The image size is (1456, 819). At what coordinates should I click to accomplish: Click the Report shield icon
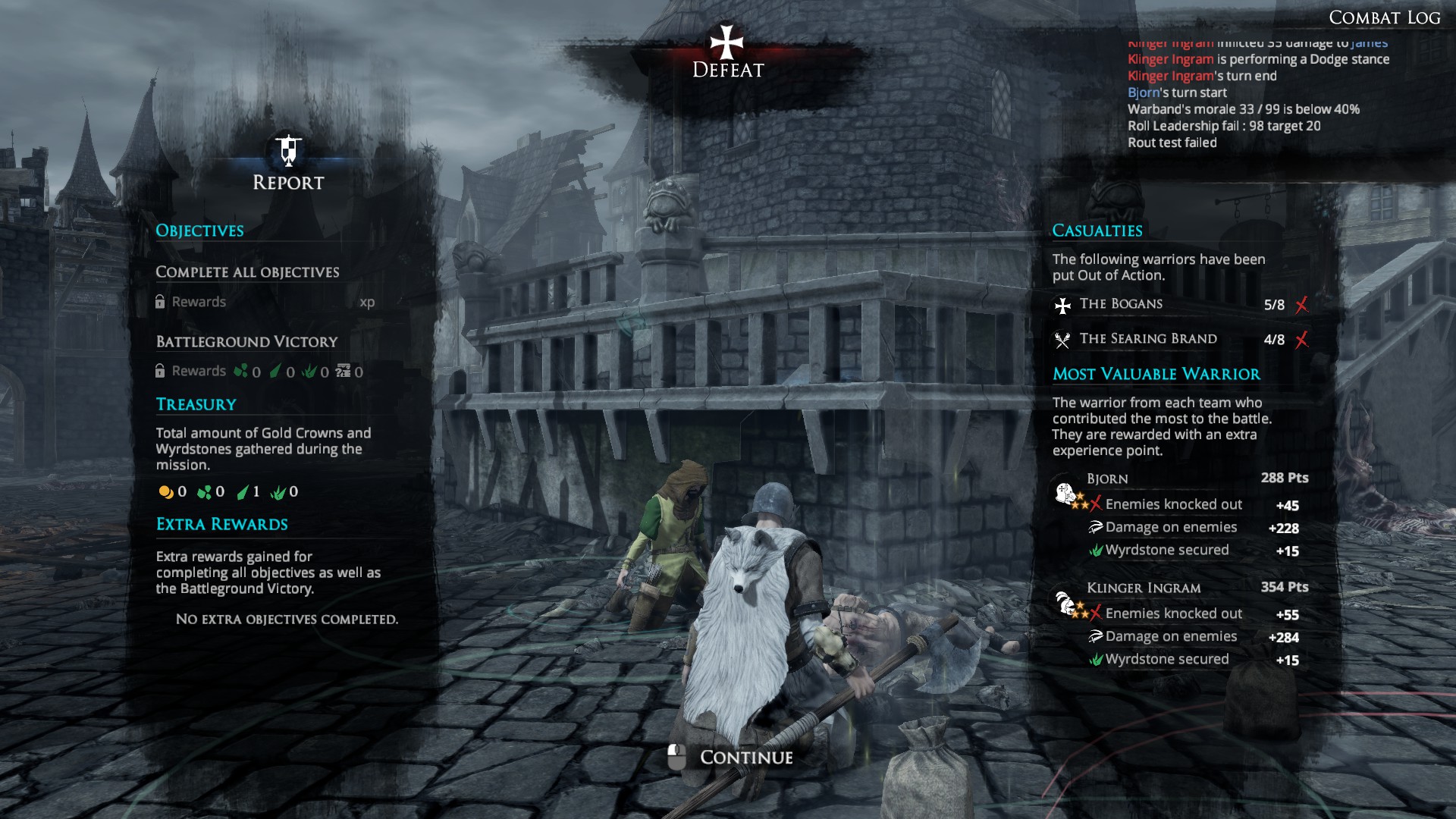[x=288, y=150]
